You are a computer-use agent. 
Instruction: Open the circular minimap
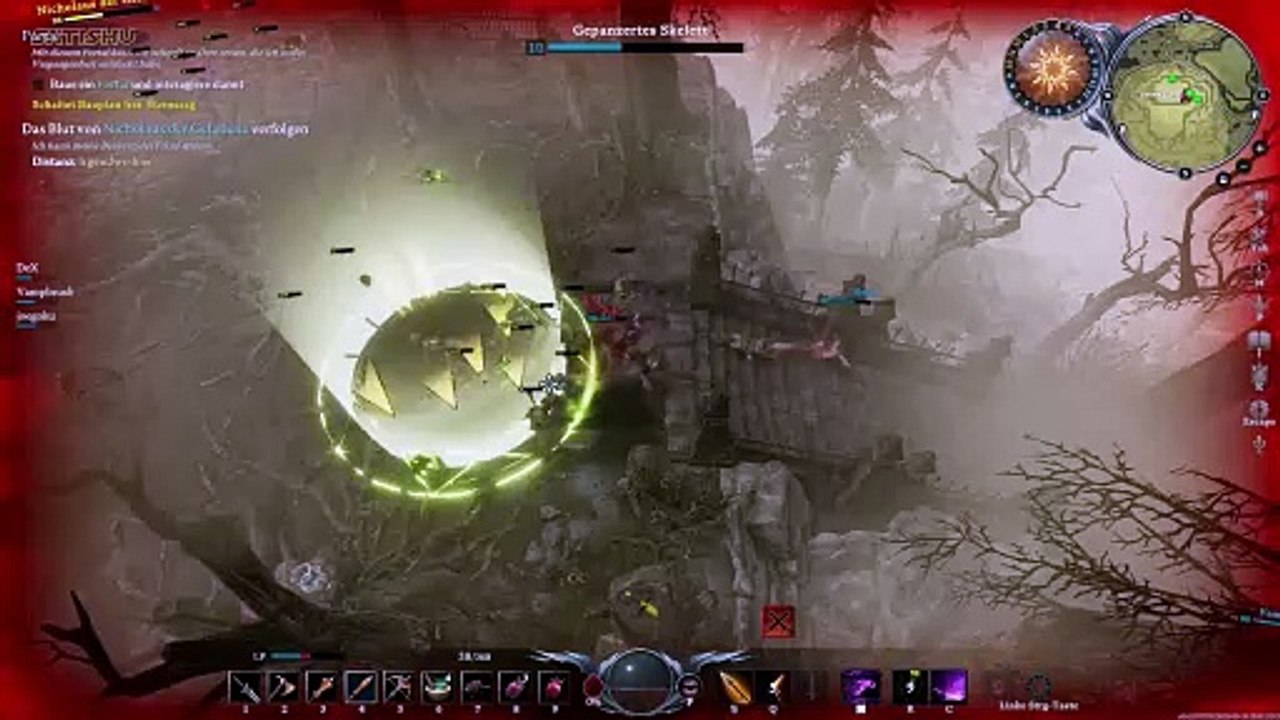(x=1186, y=92)
